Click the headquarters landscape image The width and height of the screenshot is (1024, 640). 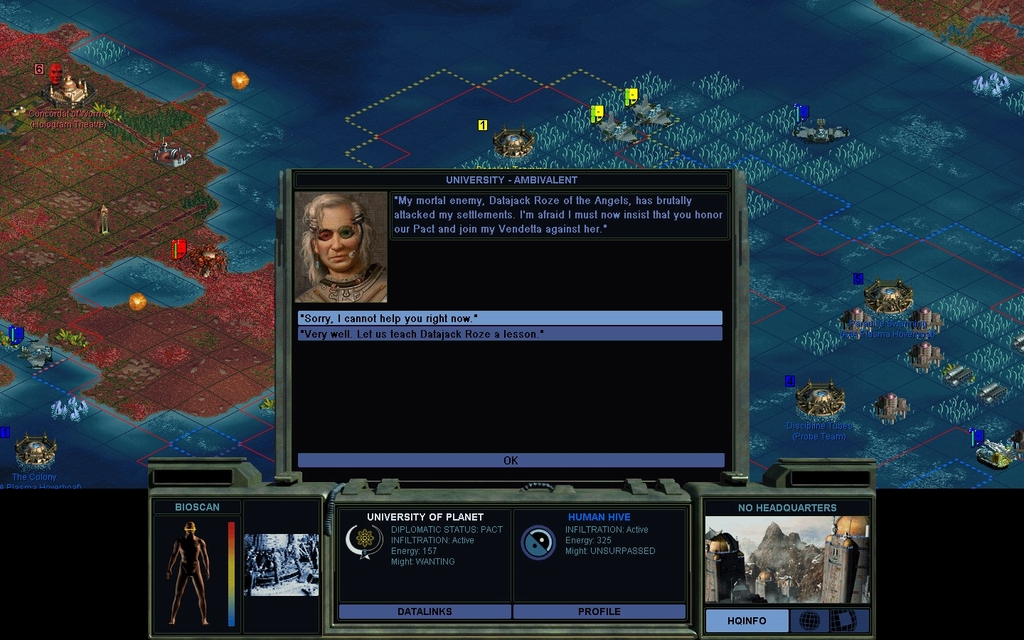(x=787, y=560)
